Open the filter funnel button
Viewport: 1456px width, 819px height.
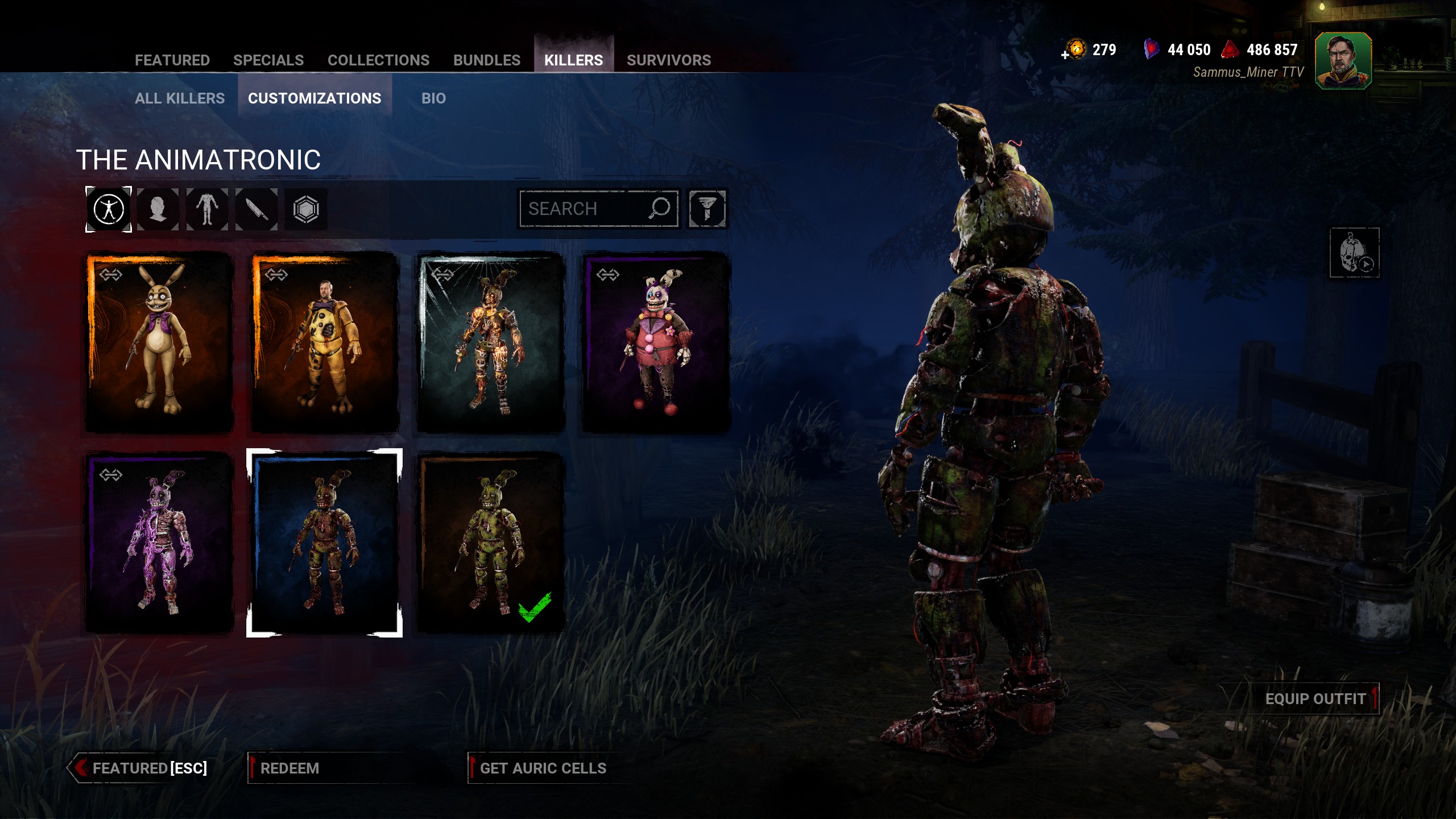(x=707, y=209)
